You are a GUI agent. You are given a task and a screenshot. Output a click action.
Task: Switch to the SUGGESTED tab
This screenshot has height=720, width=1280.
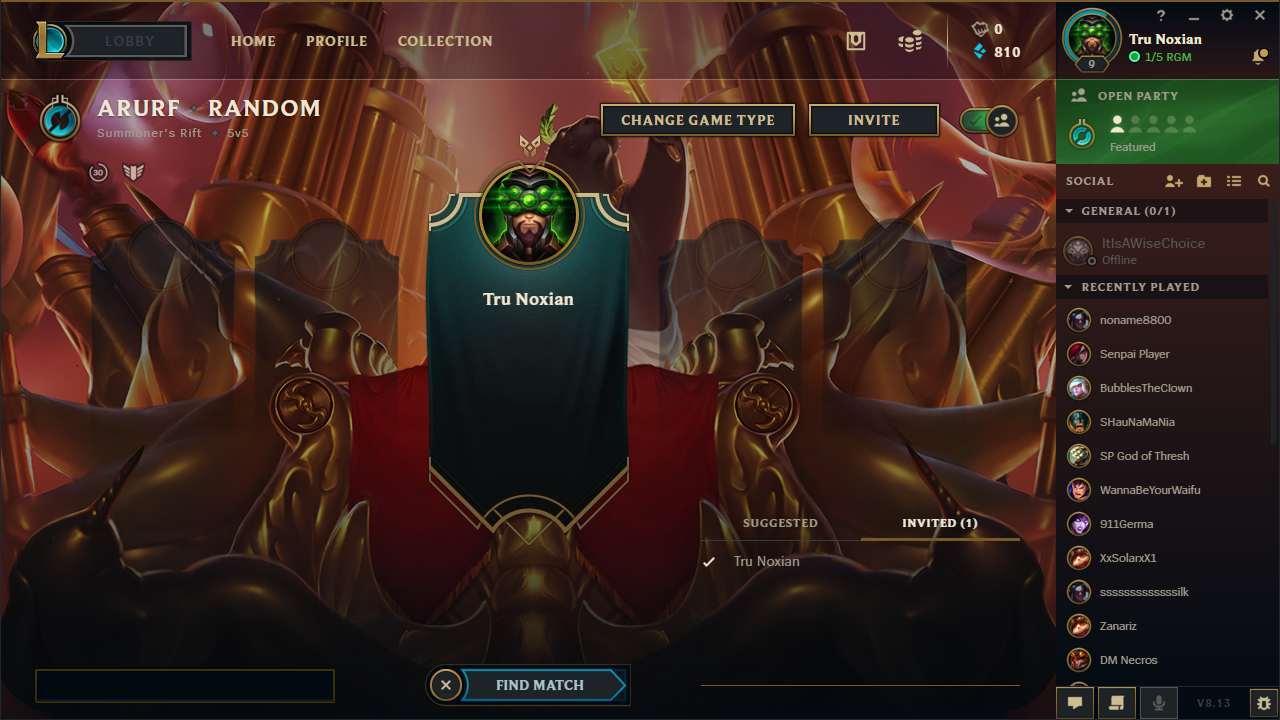pyautogui.click(x=780, y=523)
